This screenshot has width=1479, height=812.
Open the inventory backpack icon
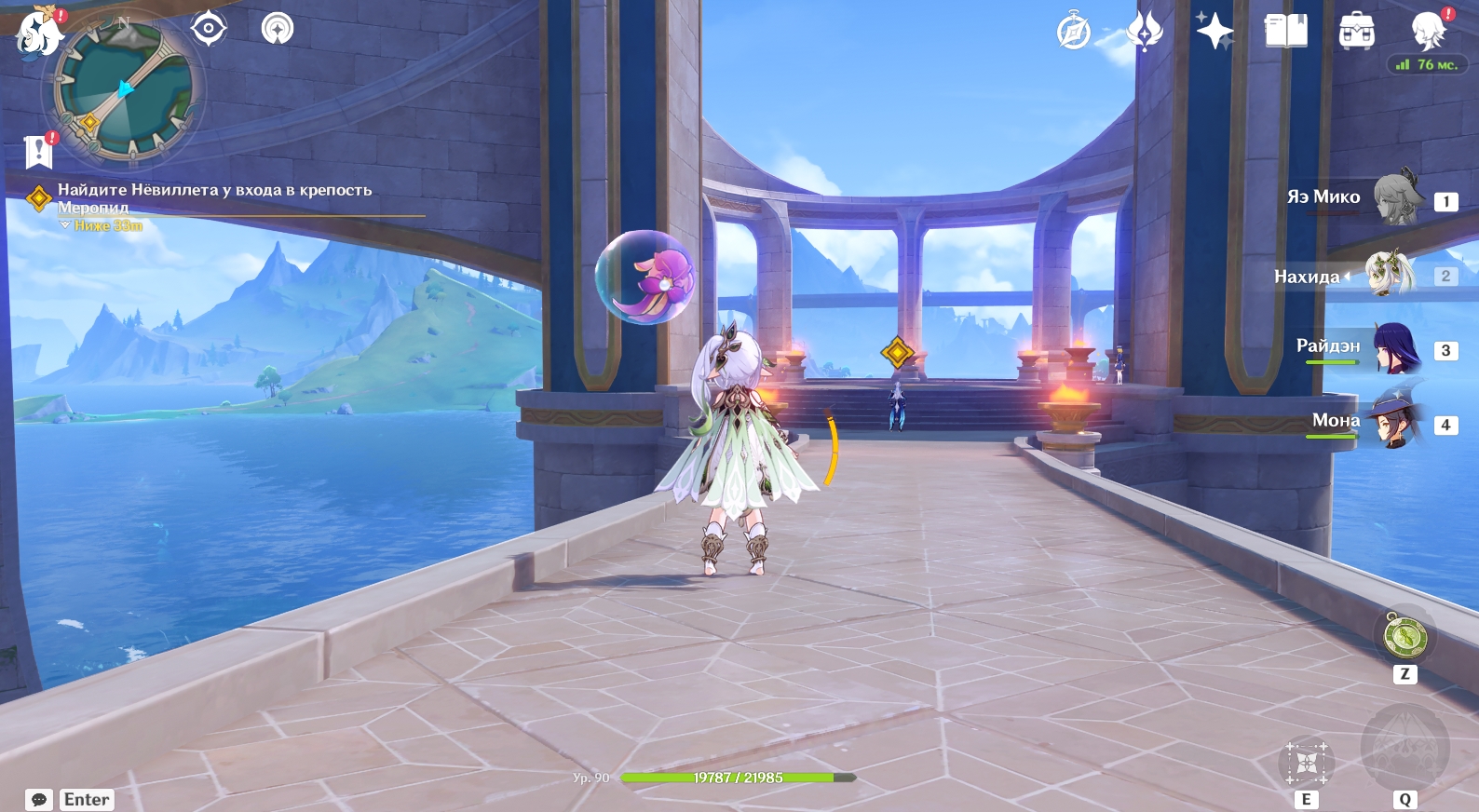pos(1356,32)
